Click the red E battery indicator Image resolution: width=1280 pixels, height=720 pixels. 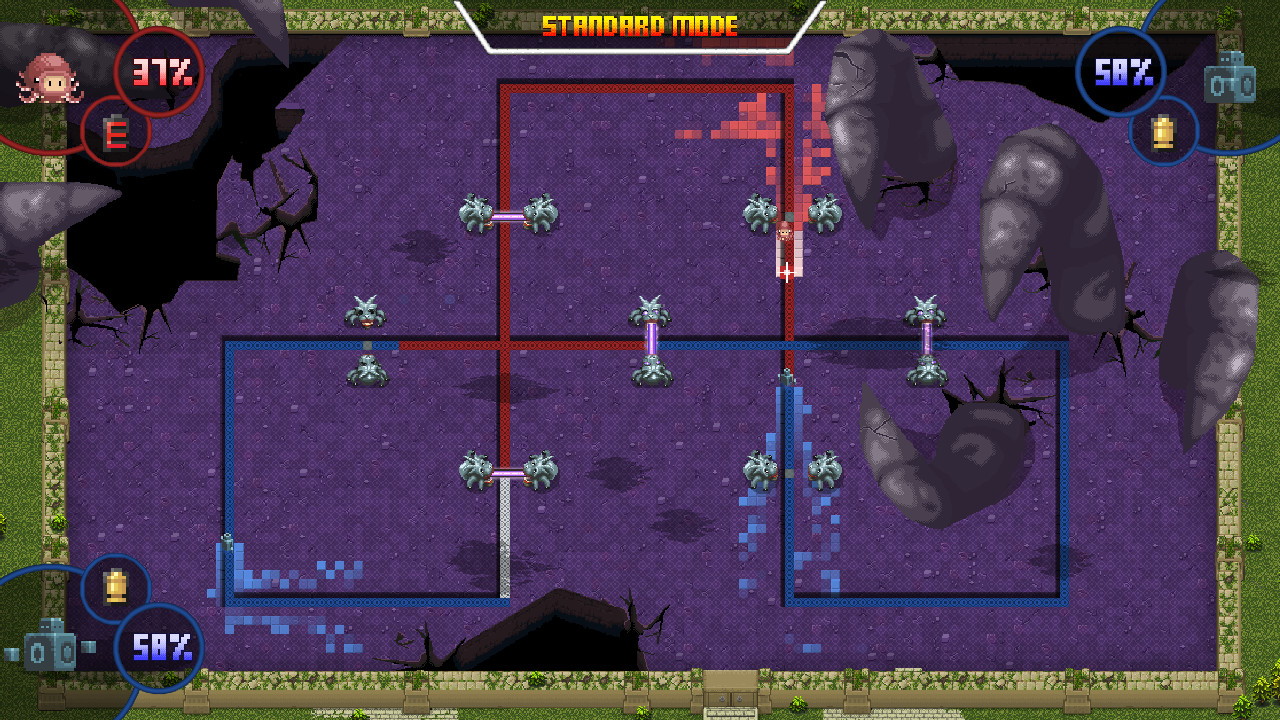coord(113,134)
